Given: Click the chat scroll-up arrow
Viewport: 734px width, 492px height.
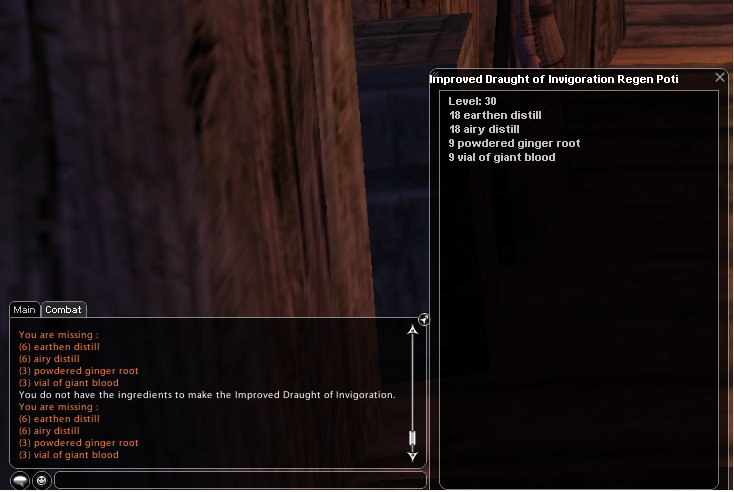Looking at the screenshot, I should click(413, 329).
